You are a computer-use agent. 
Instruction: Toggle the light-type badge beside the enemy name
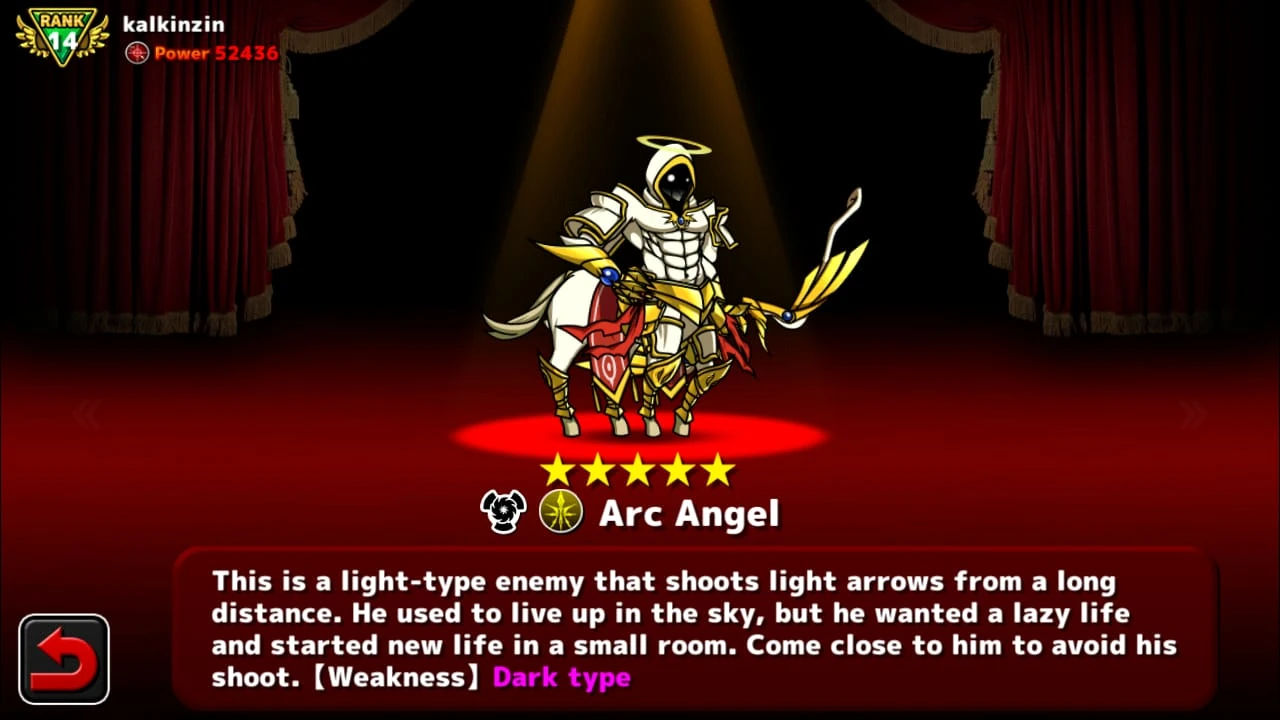point(561,512)
